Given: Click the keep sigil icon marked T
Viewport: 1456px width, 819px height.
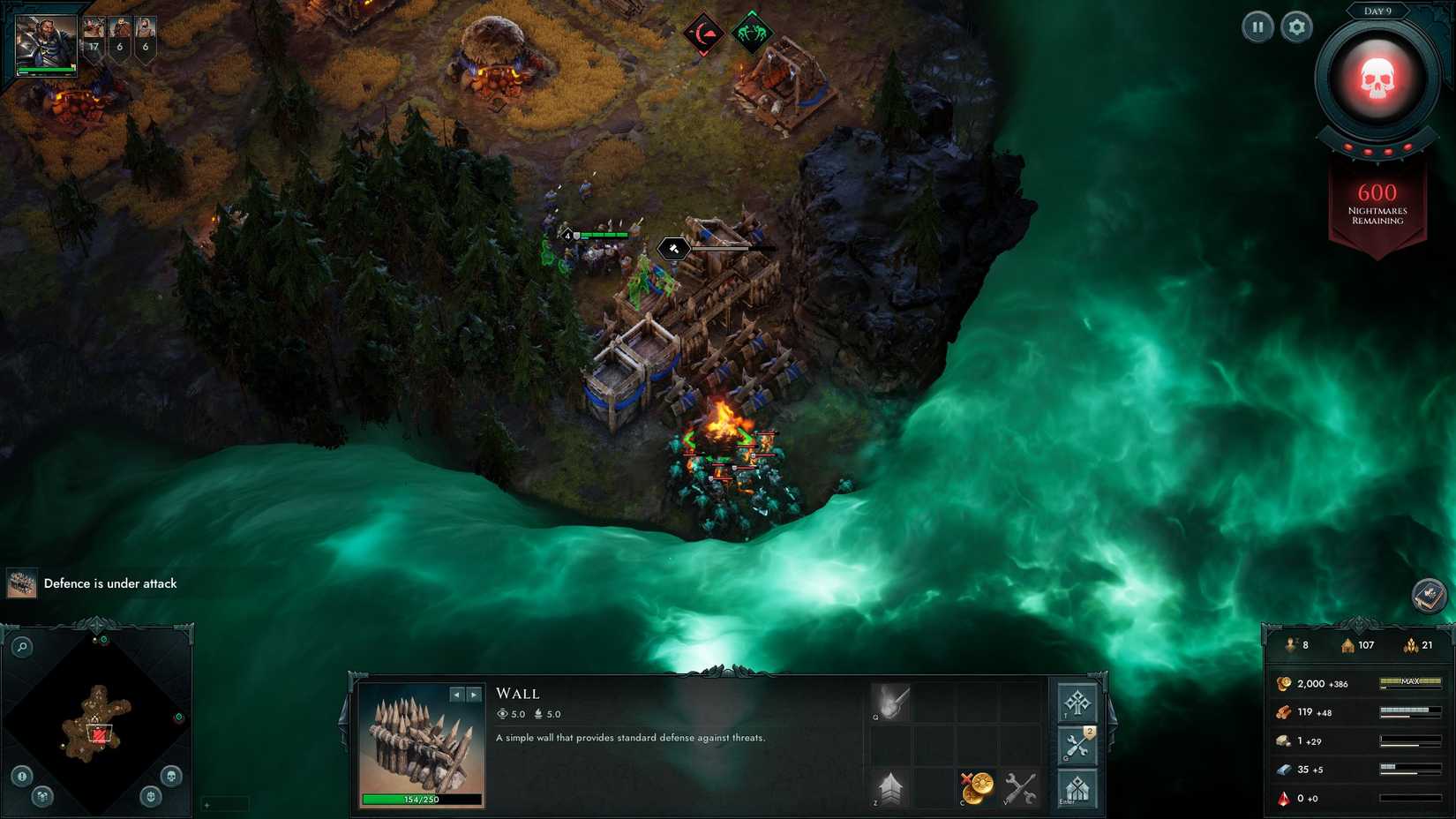Looking at the screenshot, I should click(1077, 703).
